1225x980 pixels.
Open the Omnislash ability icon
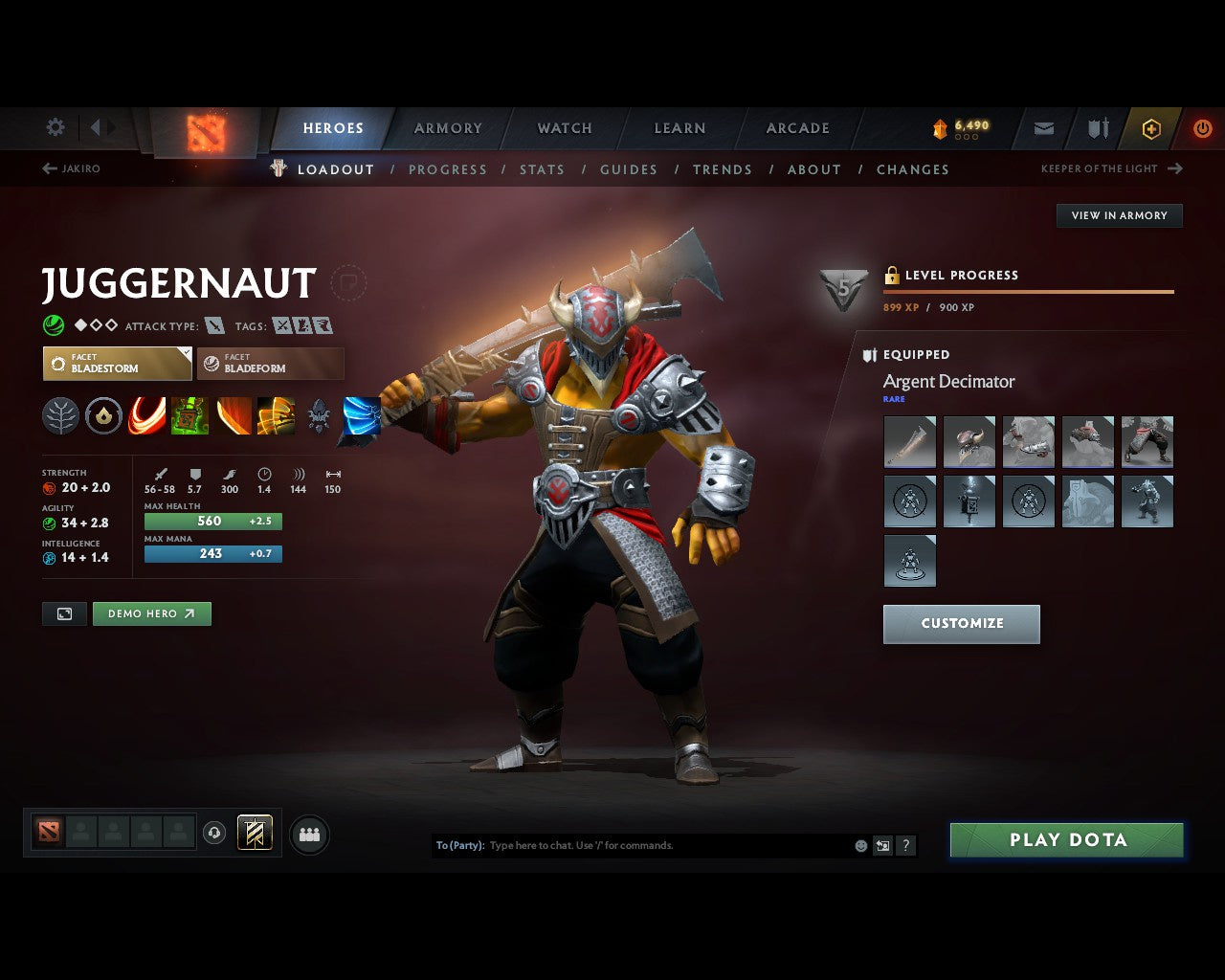361,415
